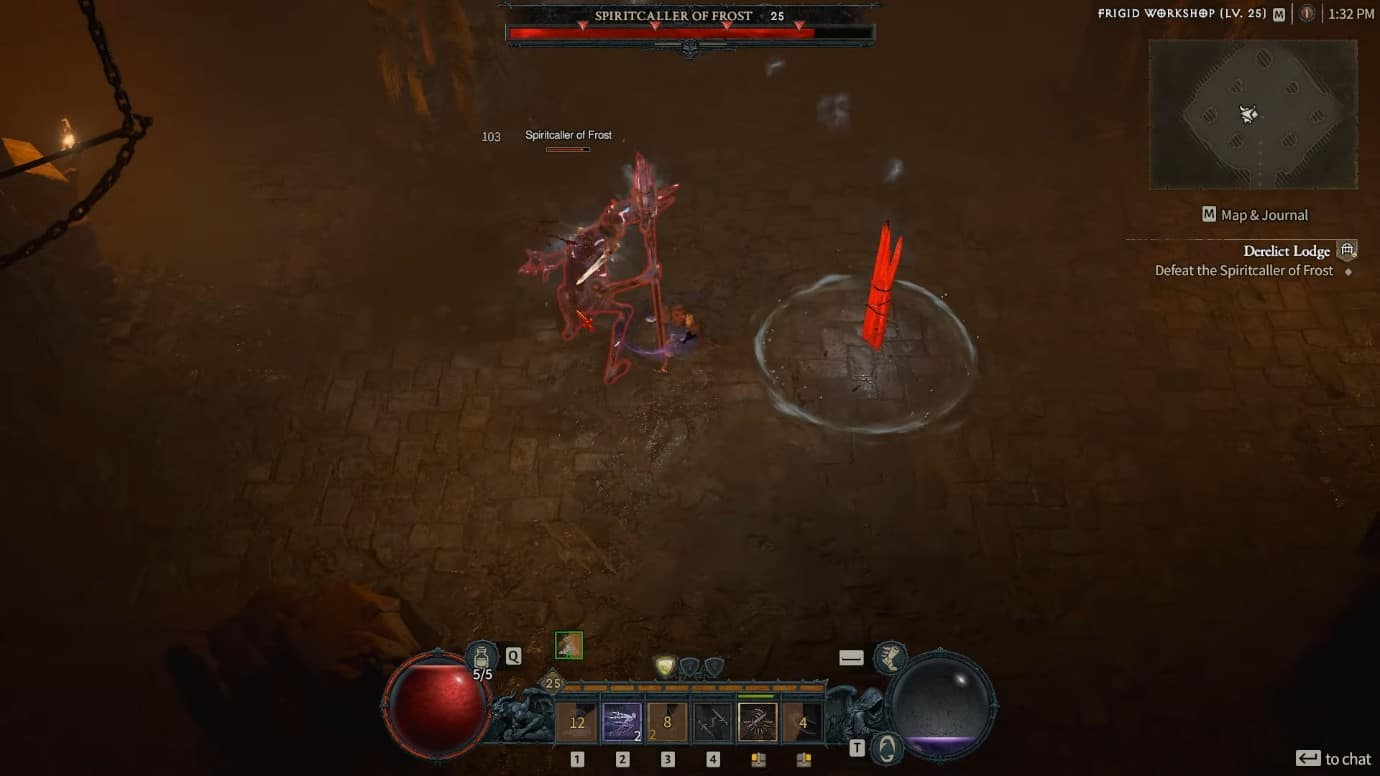Click the player marker on the minimap
Image resolution: width=1380 pixels, height=776 pixels.
(x=1248, y=114)
